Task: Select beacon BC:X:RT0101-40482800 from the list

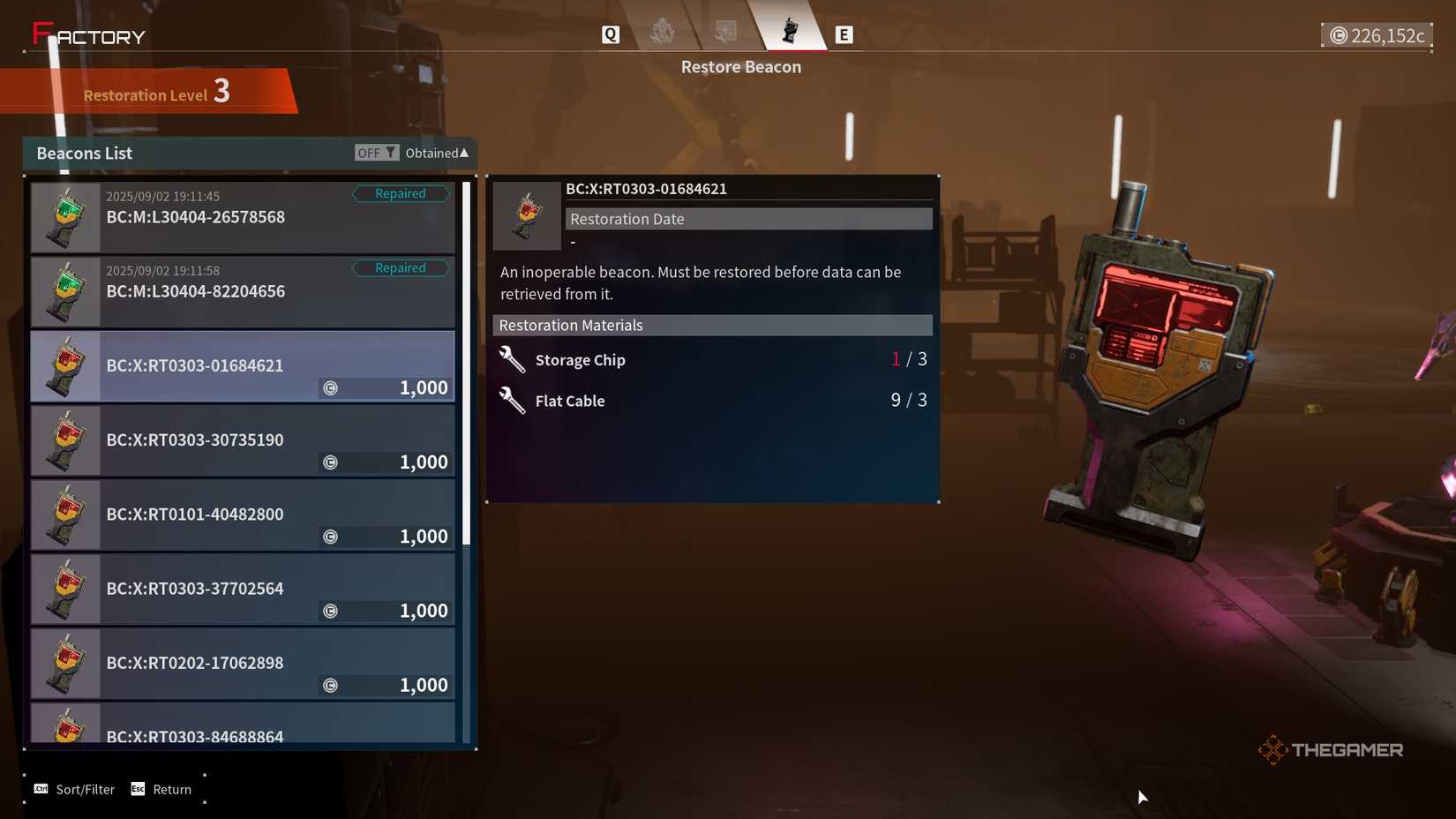Action: tap(243, 515)
